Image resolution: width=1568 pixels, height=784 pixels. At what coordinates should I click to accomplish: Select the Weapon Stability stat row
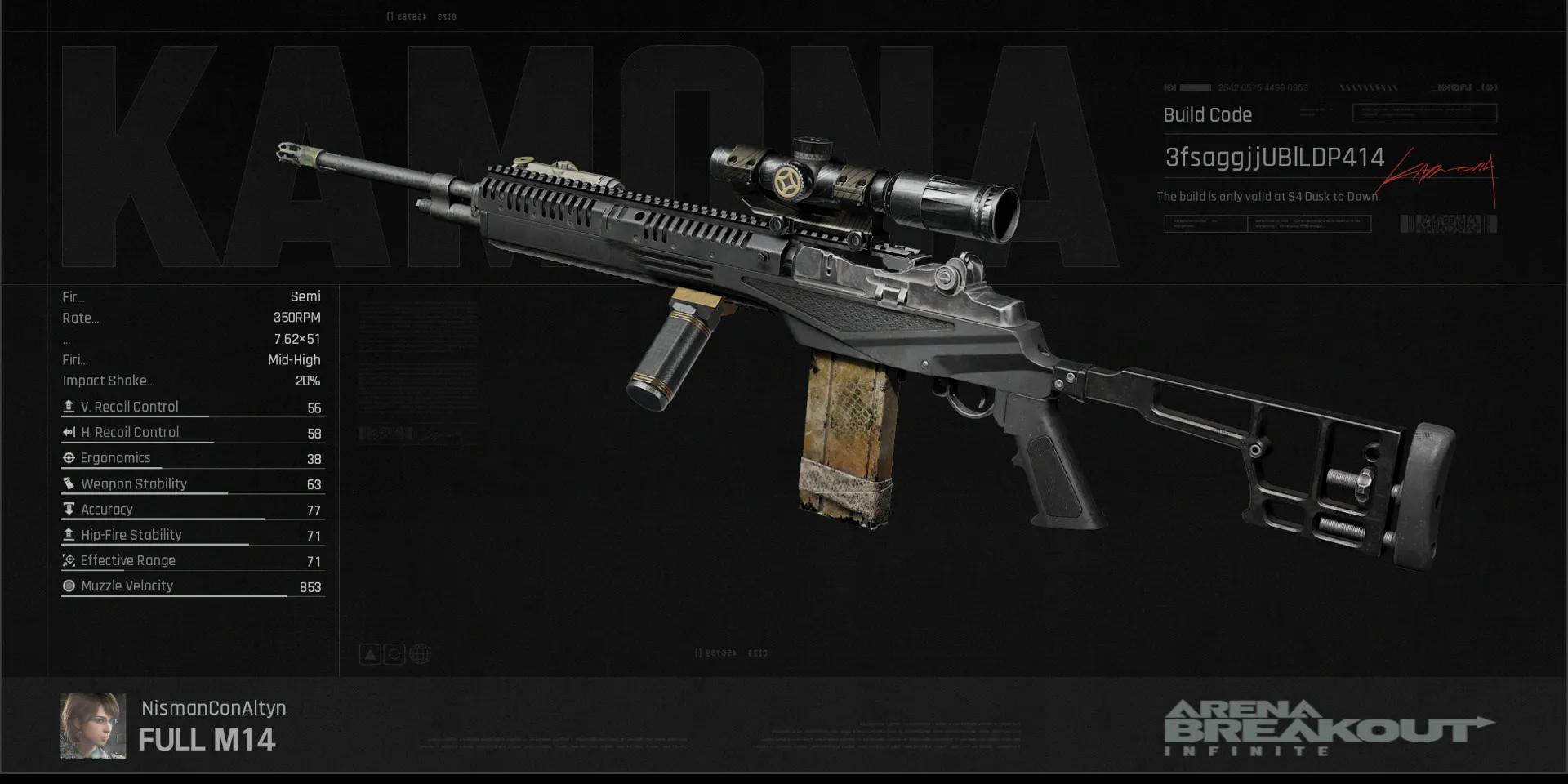pos(193,484)
